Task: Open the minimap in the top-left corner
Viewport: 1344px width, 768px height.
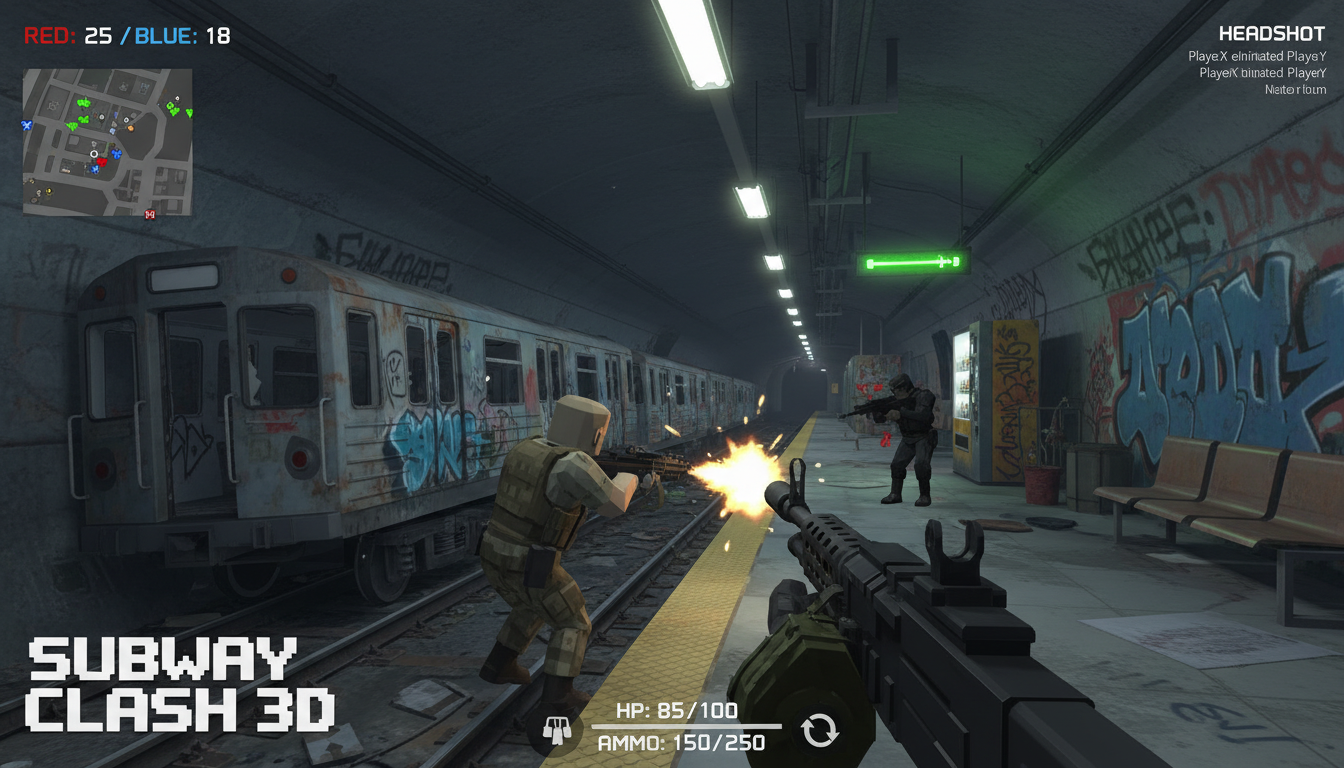Action: (x=107, y=142)
